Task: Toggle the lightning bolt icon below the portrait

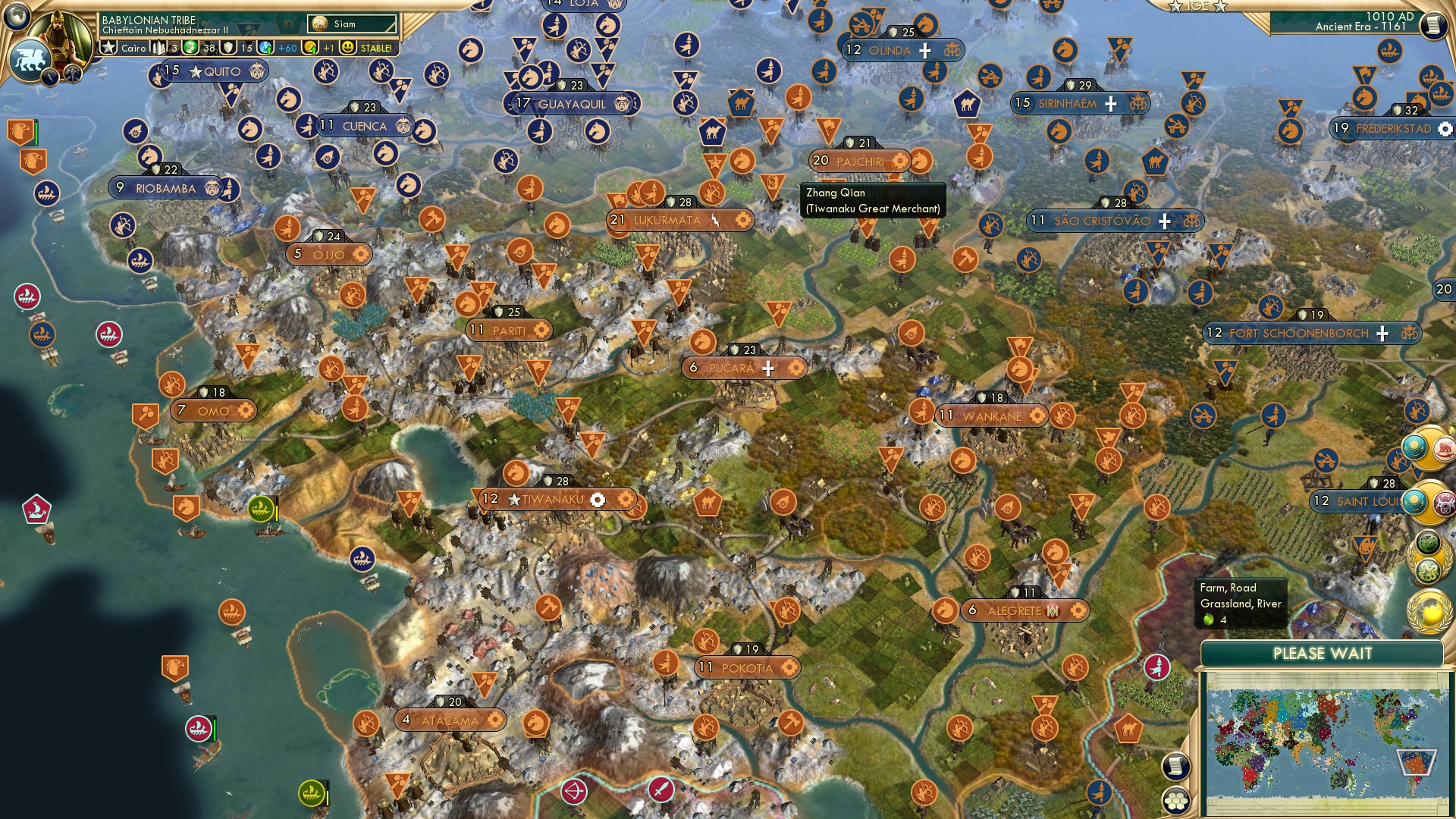Action: click(x=50, y=77)
